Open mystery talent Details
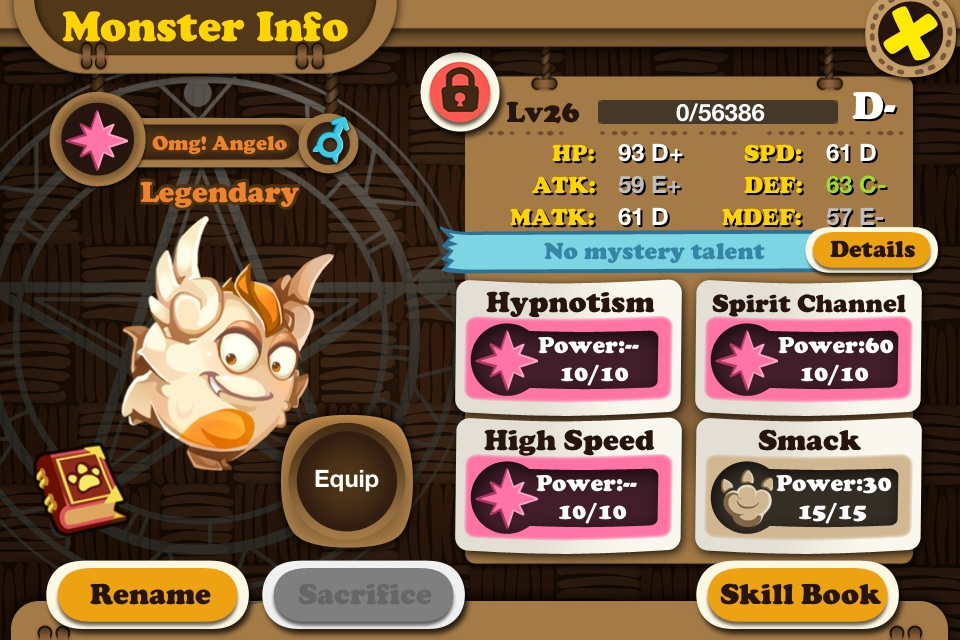Viewport: 960px width, 640px height. click(x=871, y=250)
